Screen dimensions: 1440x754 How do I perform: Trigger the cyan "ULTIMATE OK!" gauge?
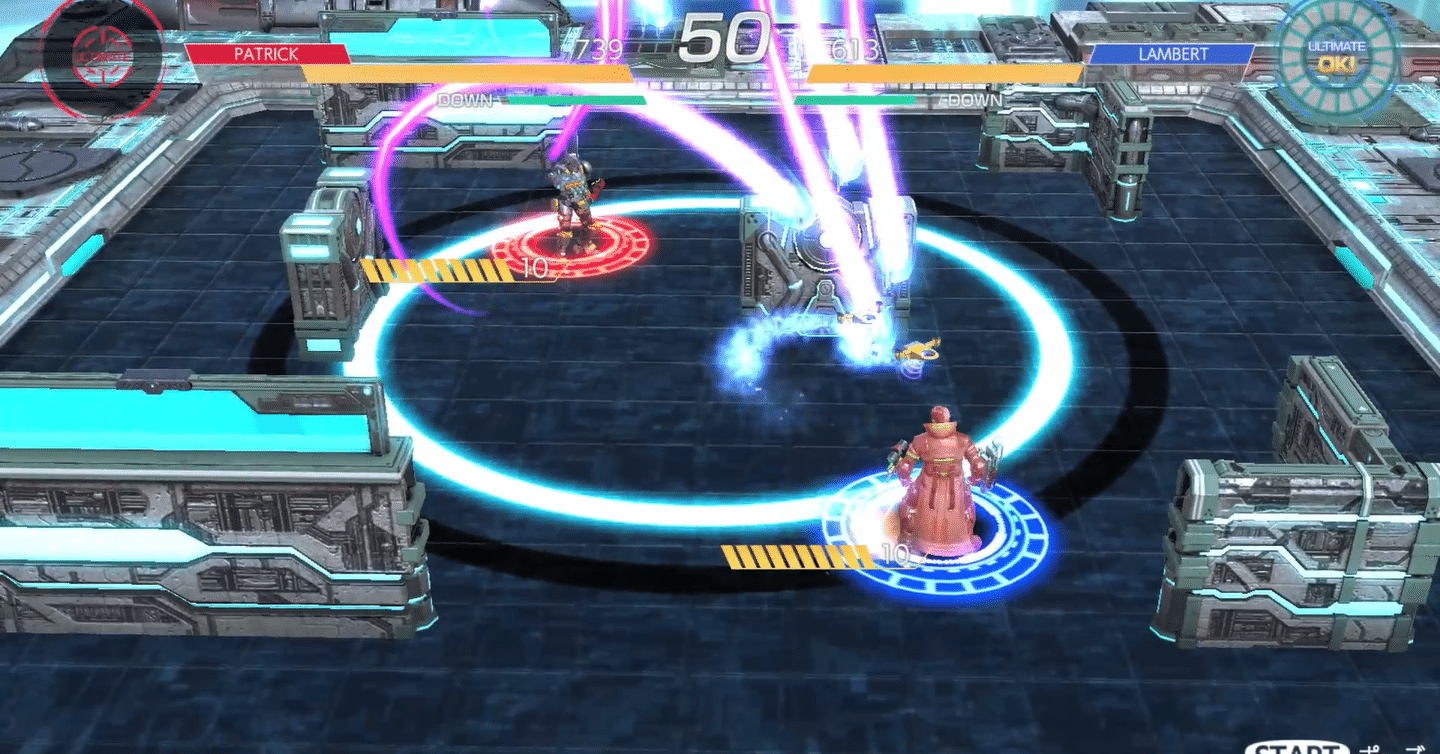(1337, 55)
